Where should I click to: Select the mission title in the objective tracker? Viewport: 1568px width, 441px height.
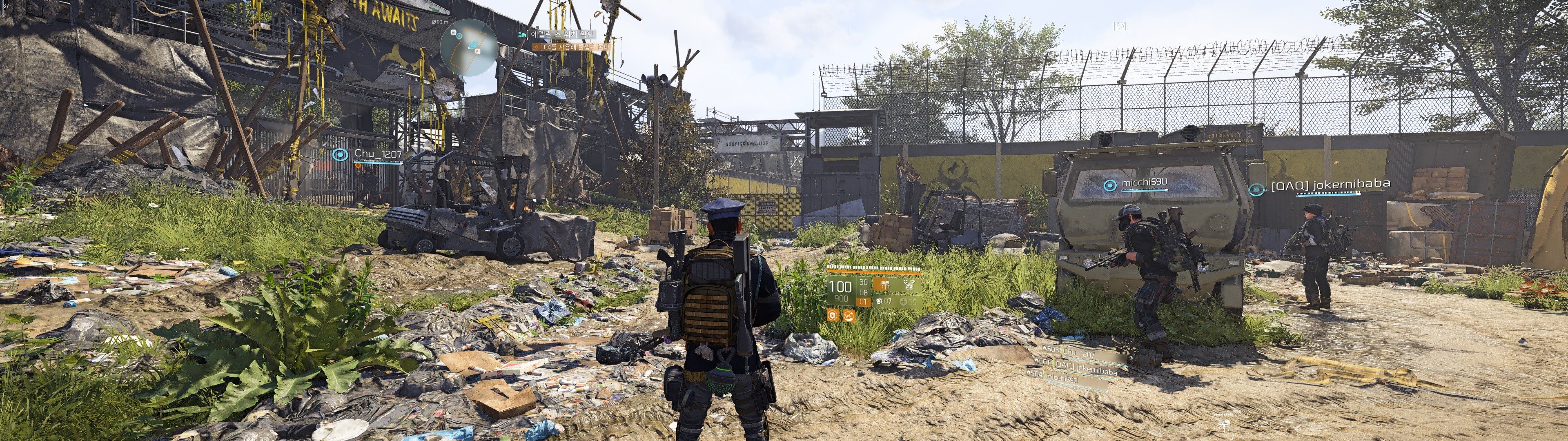(x=562, y=34)
